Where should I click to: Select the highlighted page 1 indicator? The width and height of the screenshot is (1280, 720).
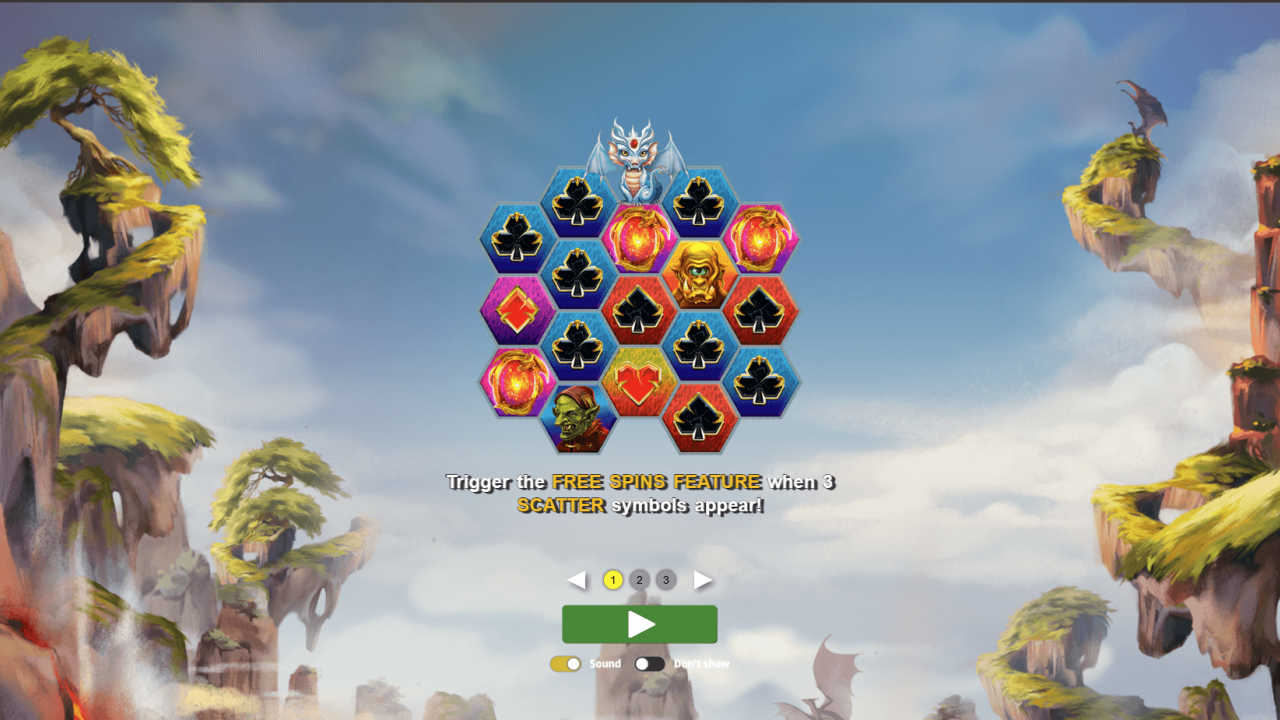pyautogui.click(x=612, y=579)
